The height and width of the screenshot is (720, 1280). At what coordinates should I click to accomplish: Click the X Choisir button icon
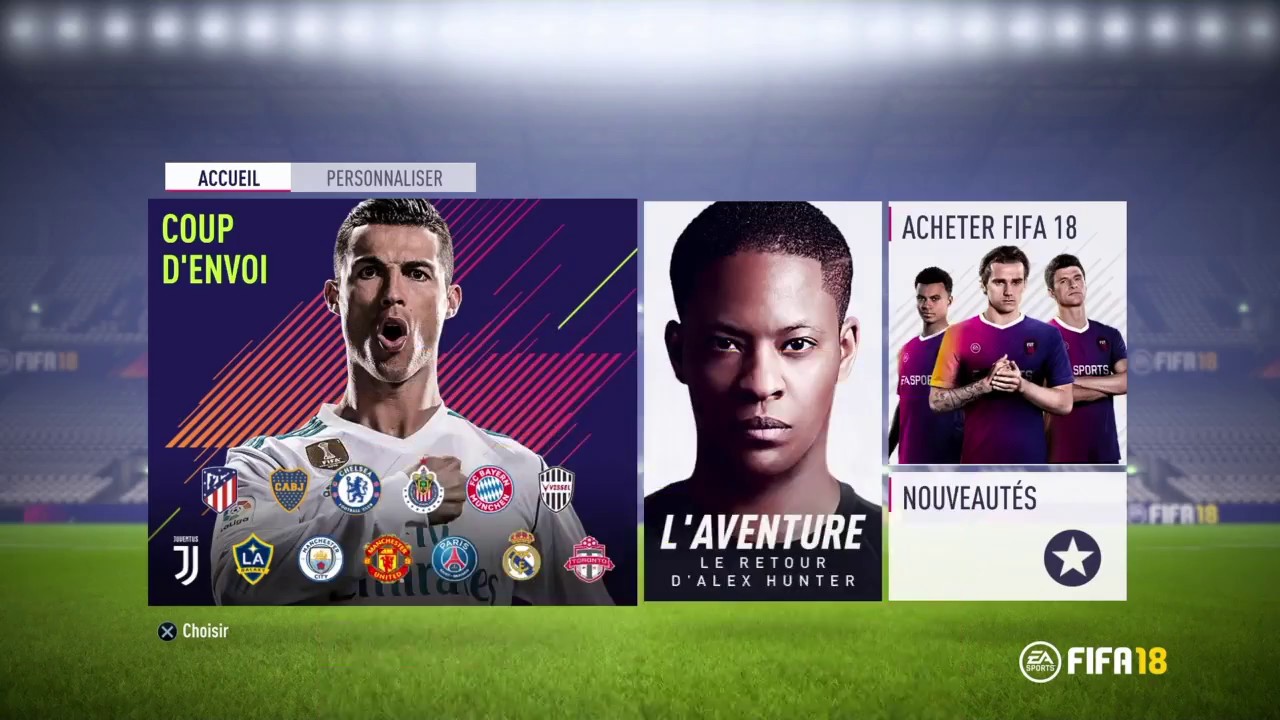pyautogui.click(x=167, y=631)
